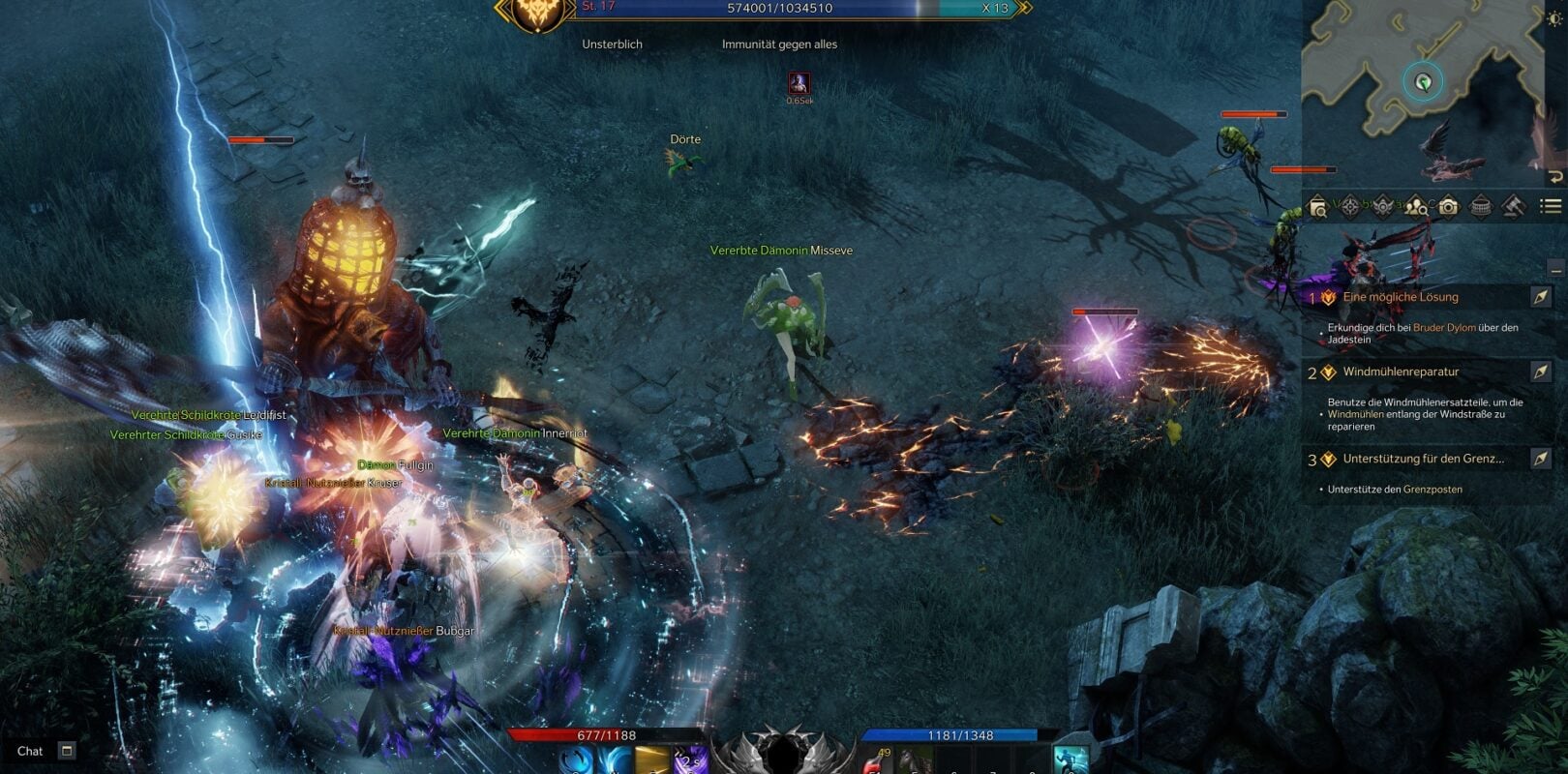
Task: Toggle navigation pin for the Grenzposten quest
Action: (x=1541, y=459)
